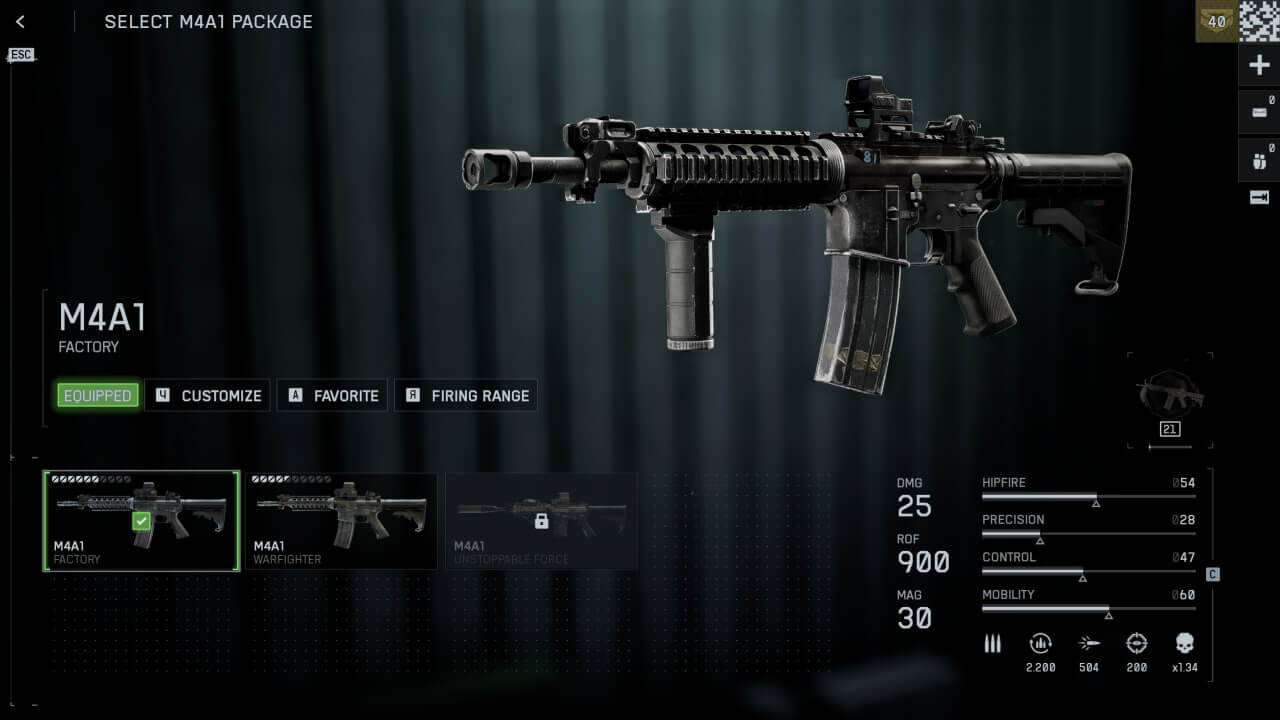Screen dimensions: 1280x720
Task: Choose the M4A1 Warfighter package
Action: tap(341, 521)
